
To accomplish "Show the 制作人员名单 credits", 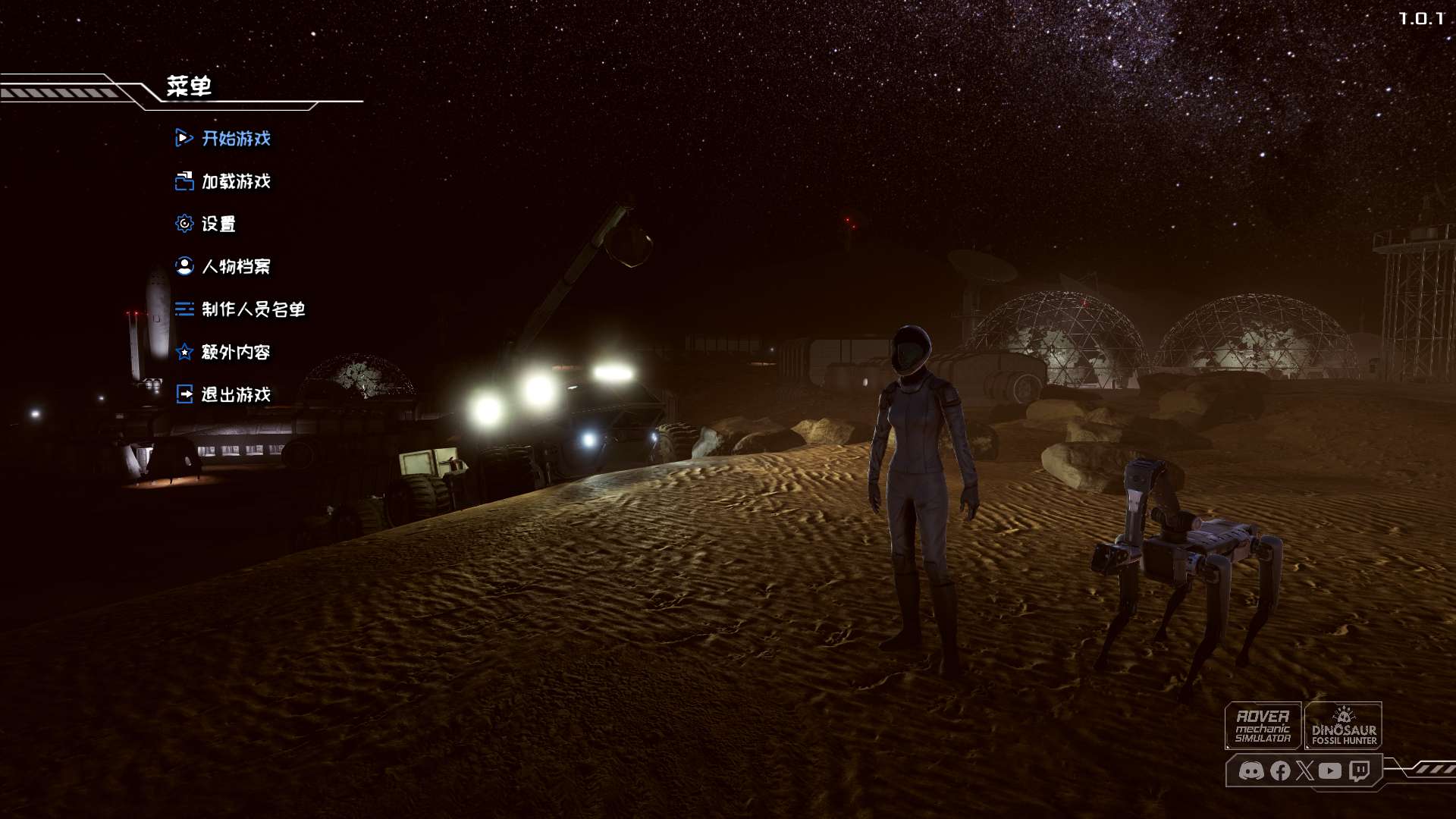I will pos(253,309).
